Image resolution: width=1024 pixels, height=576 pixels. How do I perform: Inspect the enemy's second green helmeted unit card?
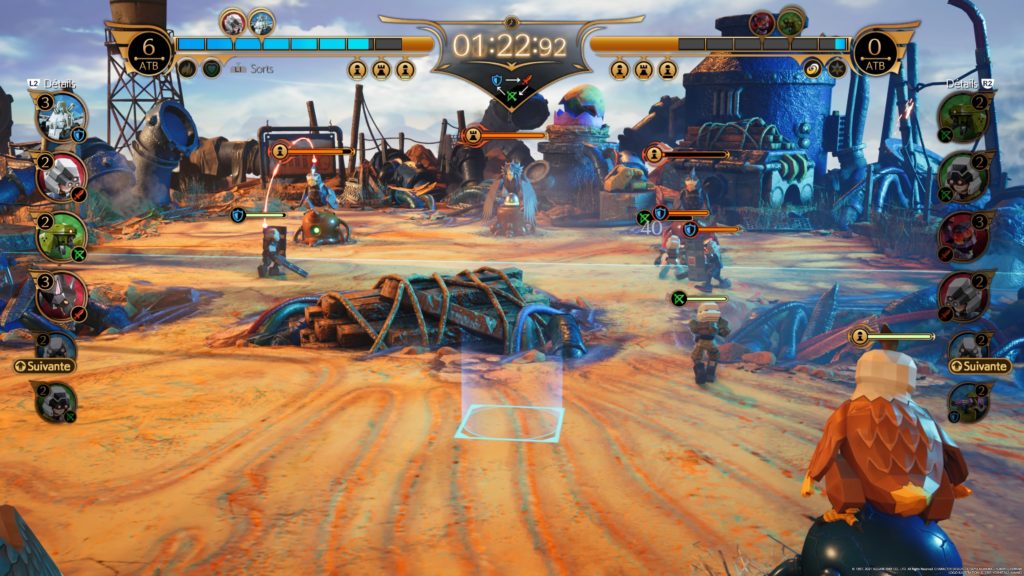coord(964,176)
